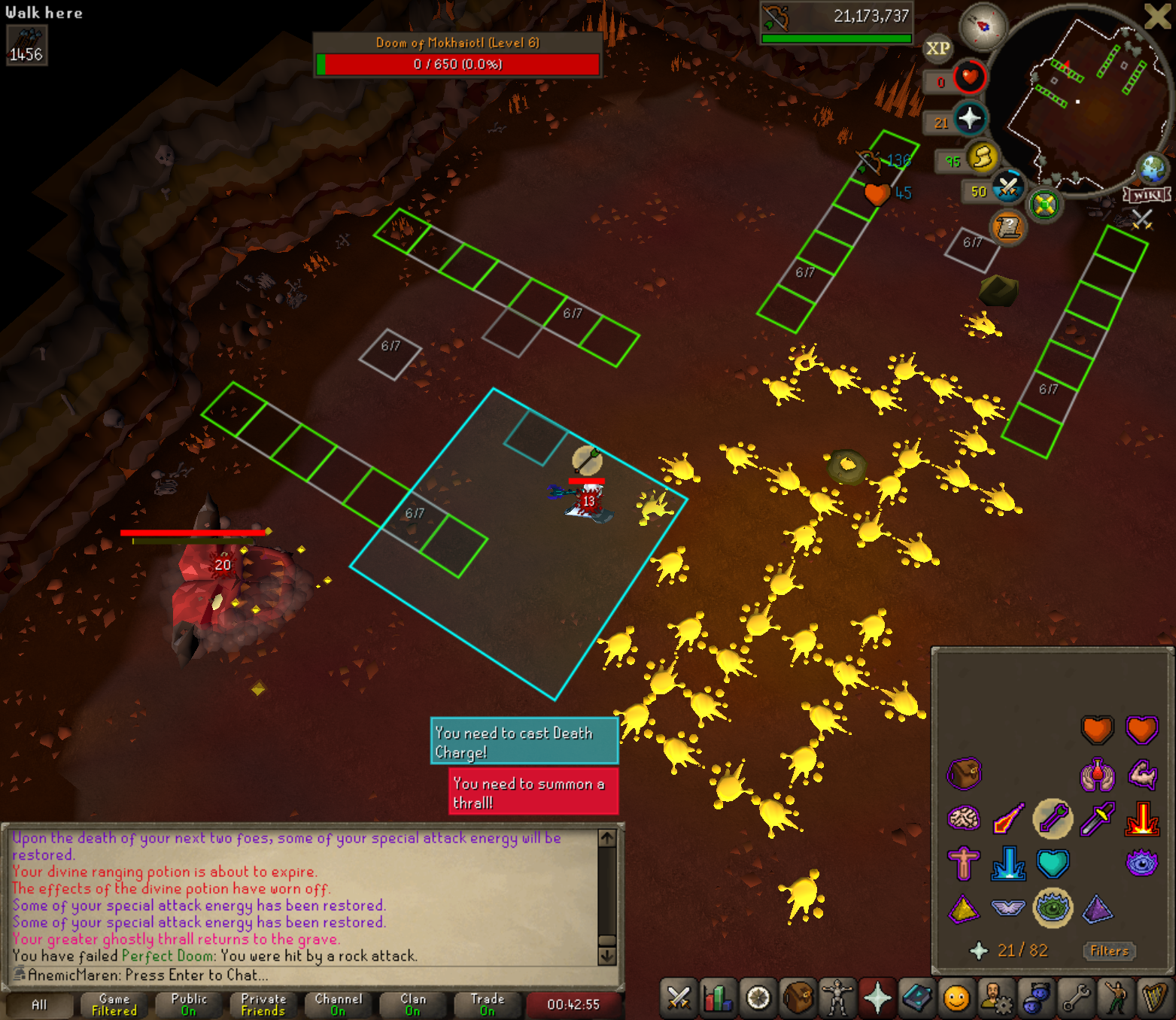Select the flexing arm spell icon
Image resolution: width=1176 pixels, height=1020 pixels.
click(x=1141, y=773)
